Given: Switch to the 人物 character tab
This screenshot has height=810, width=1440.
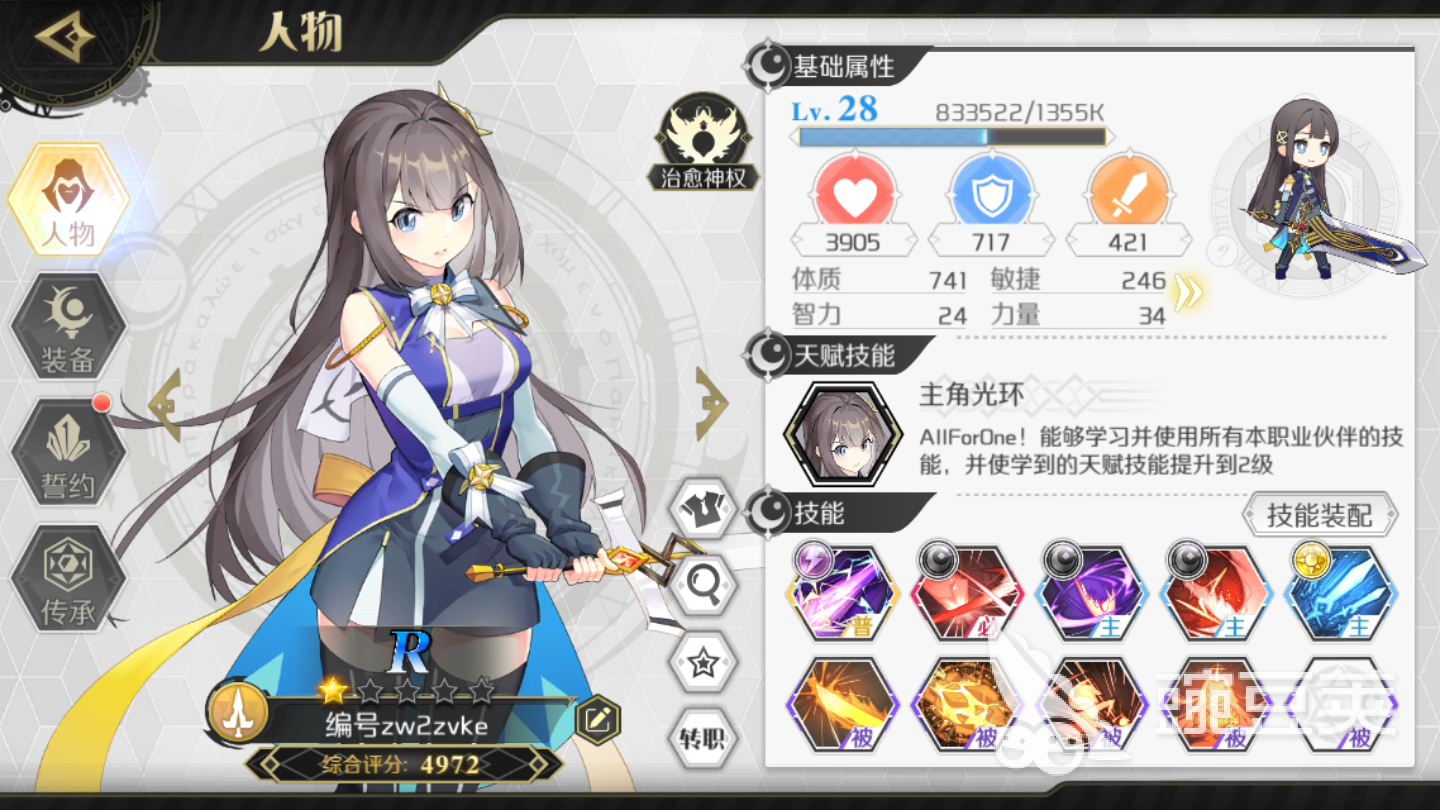Looking at the screenshot, I should click(x=68, y=200).
